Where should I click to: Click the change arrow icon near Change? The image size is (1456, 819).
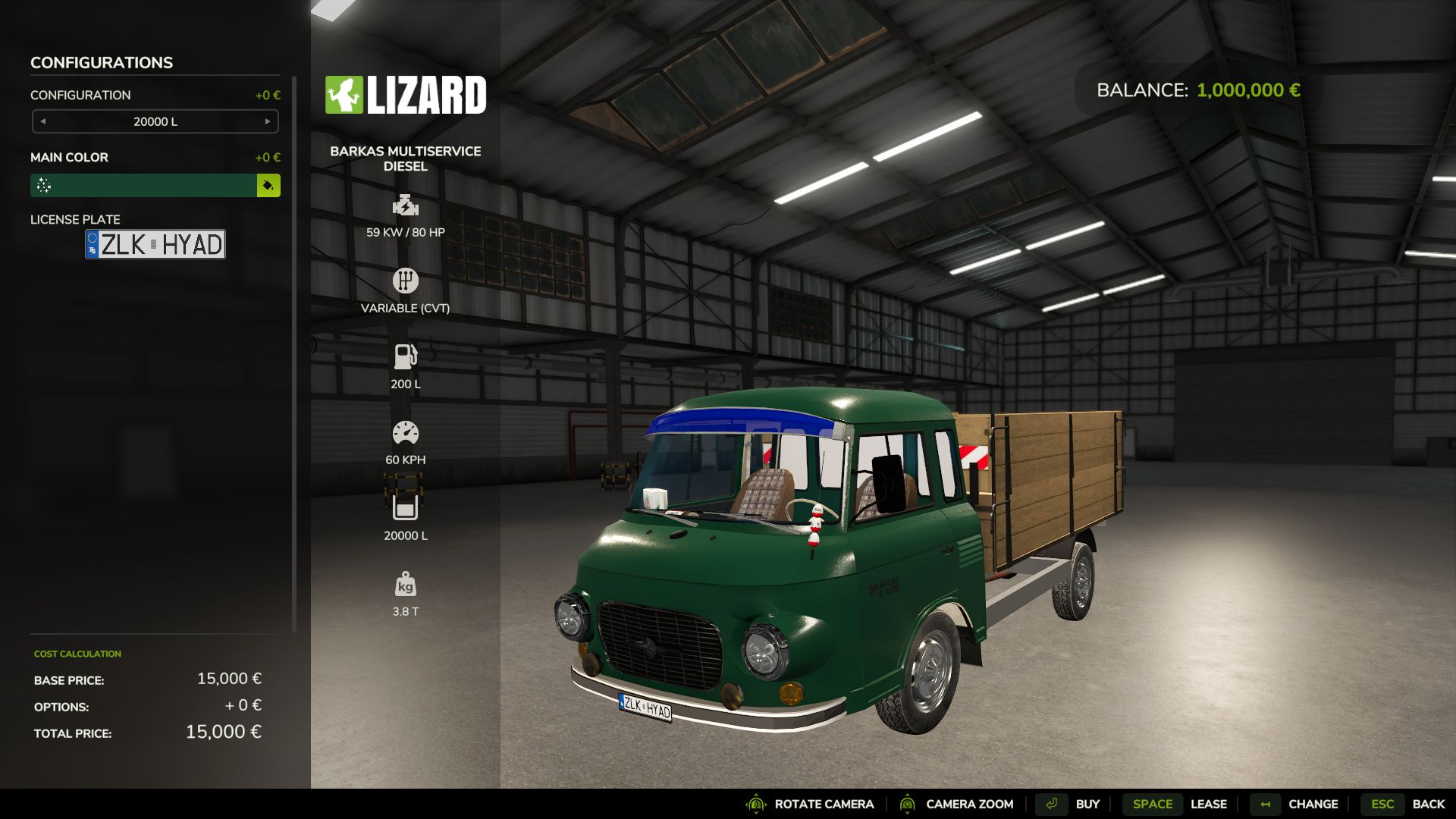(x=1264, y=803)
